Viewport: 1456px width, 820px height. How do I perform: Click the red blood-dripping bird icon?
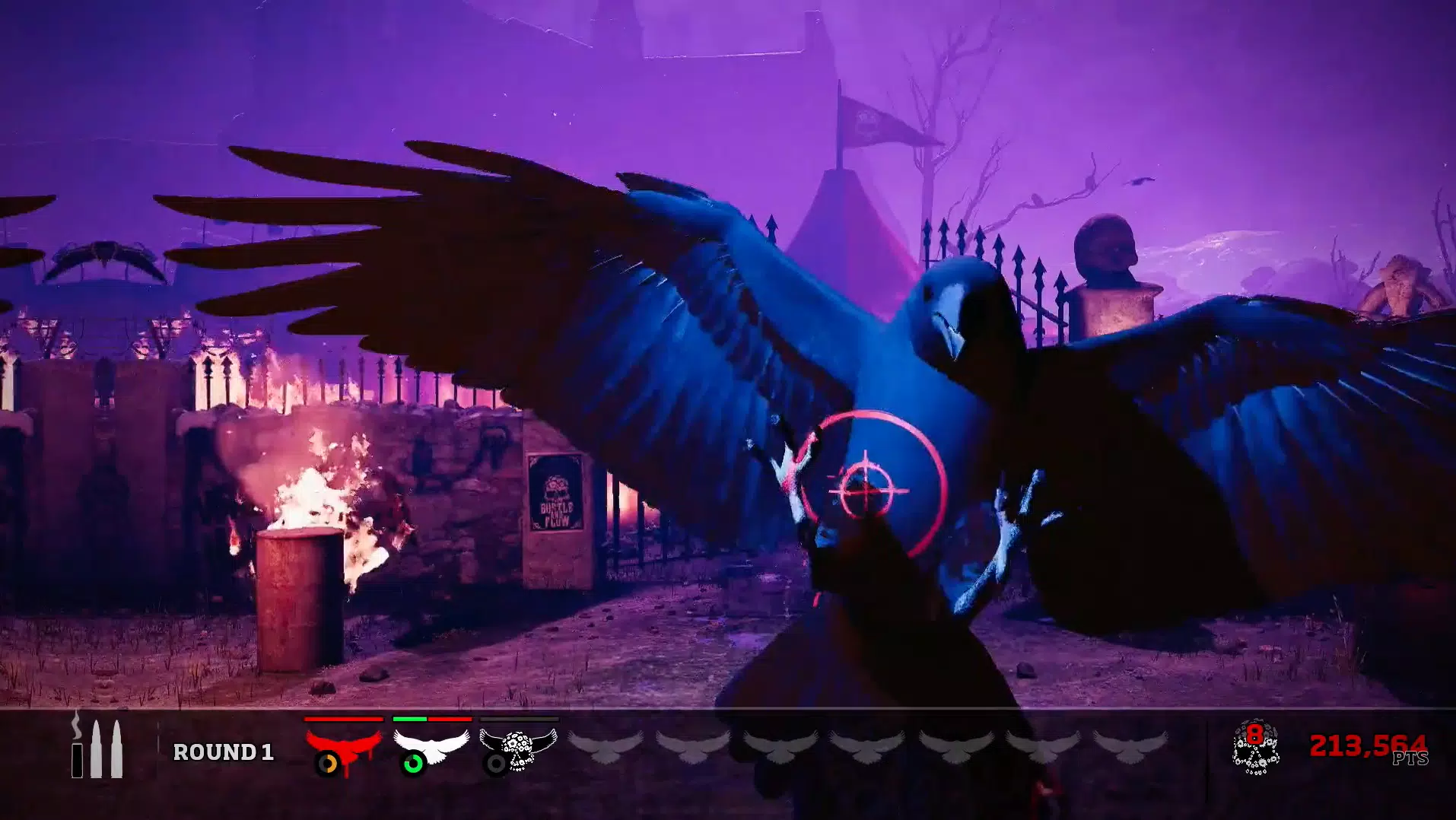pyautogui.click(x=343, y=745)
